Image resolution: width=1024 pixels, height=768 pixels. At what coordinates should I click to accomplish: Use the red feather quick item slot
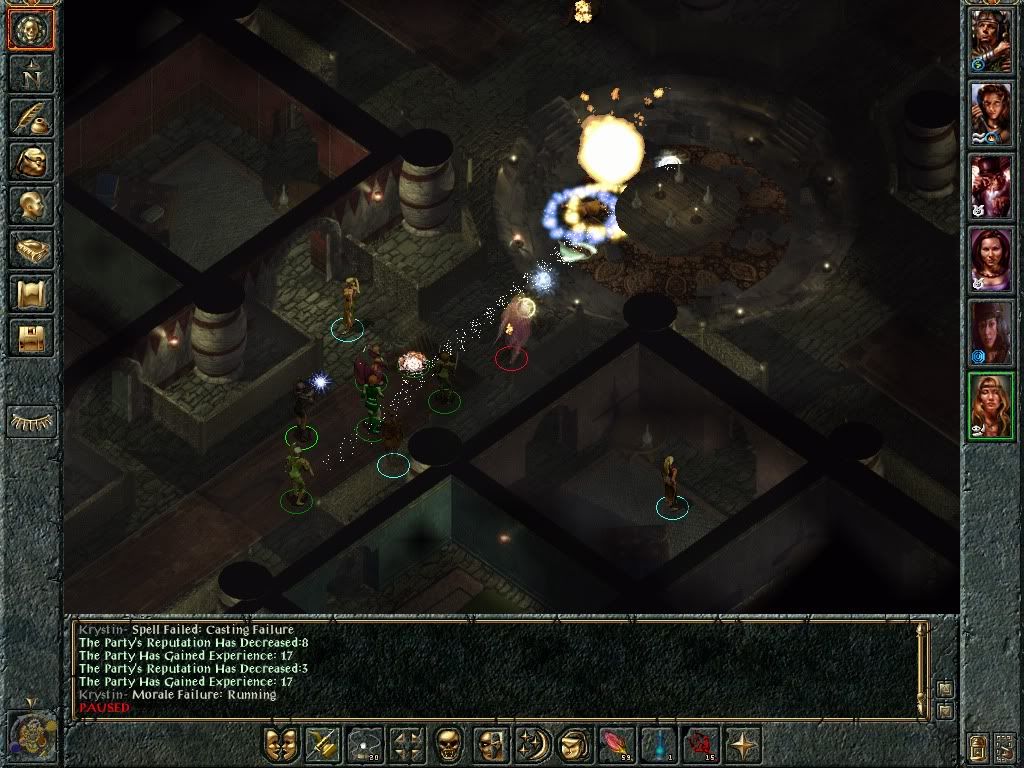tap(613, 744)
